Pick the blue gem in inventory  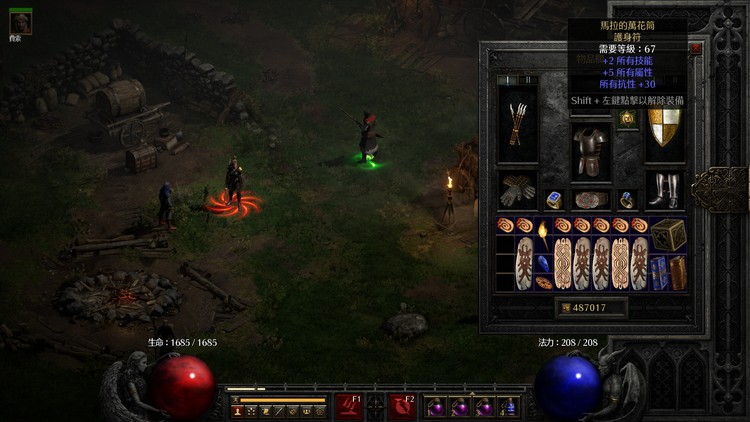543,264
